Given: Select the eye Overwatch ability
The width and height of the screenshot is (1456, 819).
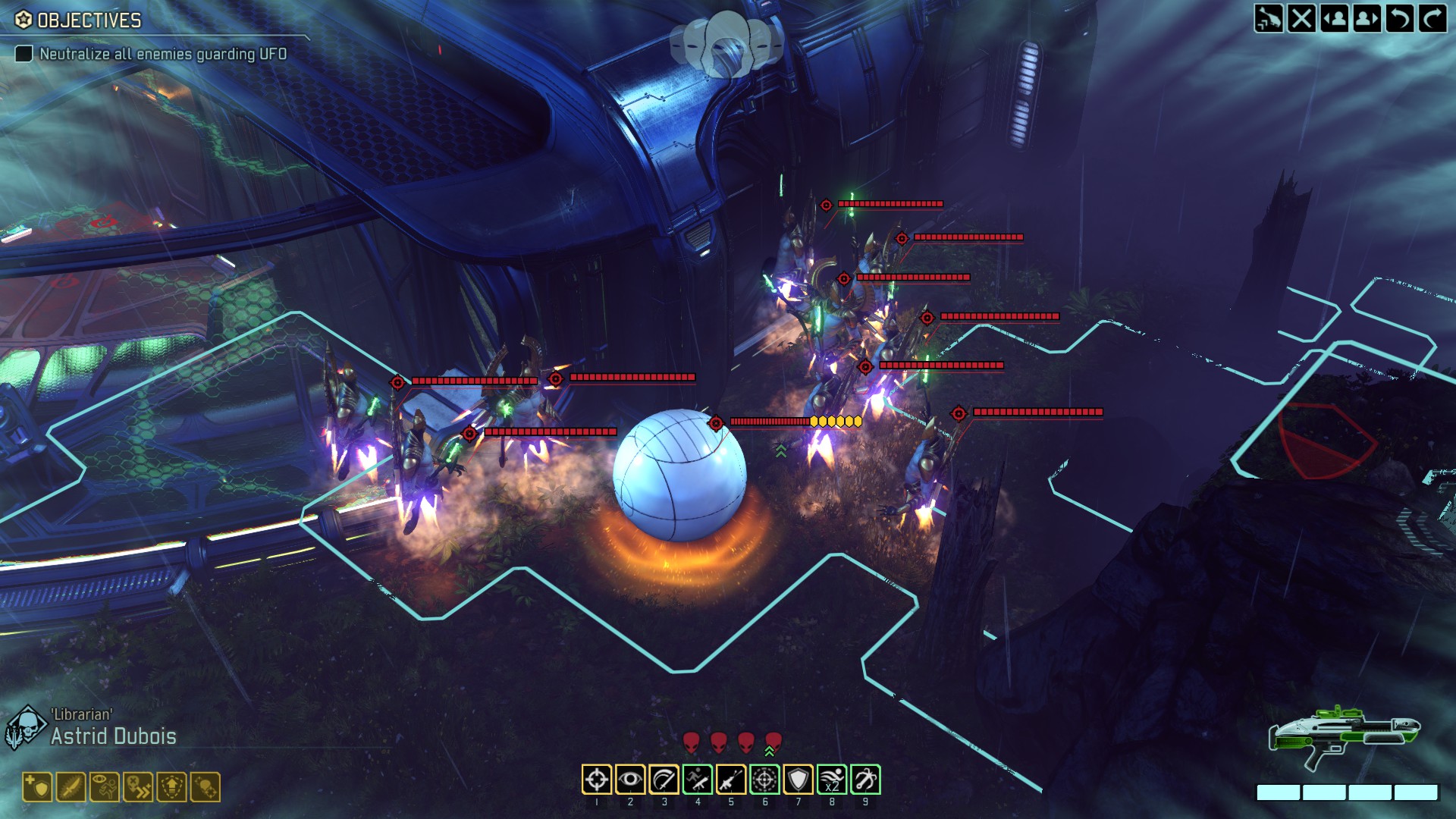Looking at the screenshot, I should (630, 780).
